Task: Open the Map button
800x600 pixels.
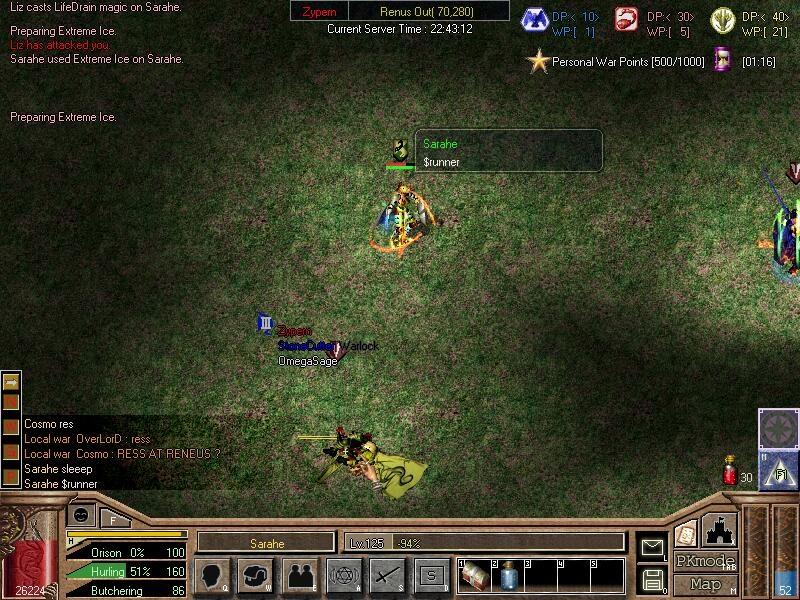Action: [705, 584]
